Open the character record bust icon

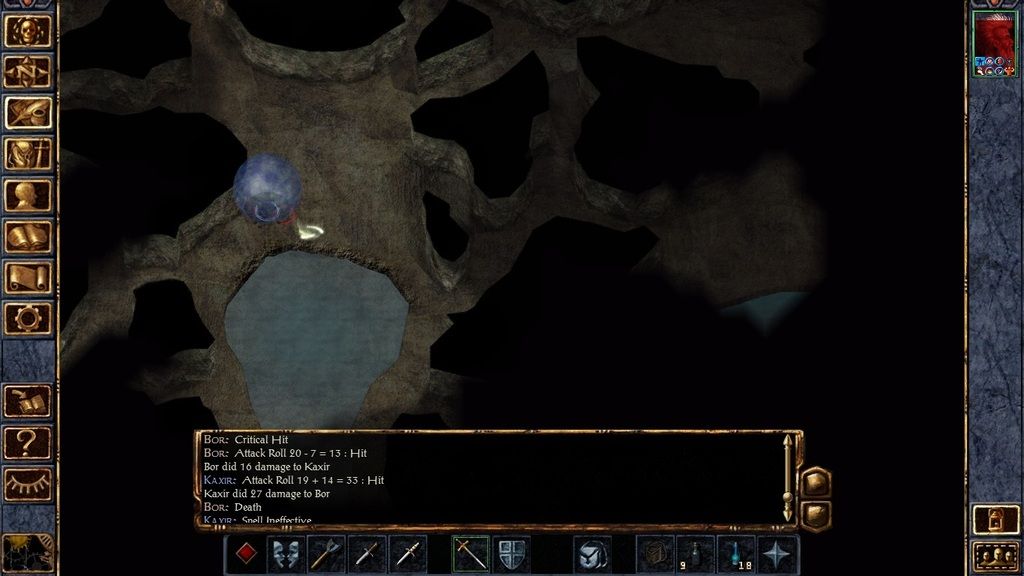28,194
